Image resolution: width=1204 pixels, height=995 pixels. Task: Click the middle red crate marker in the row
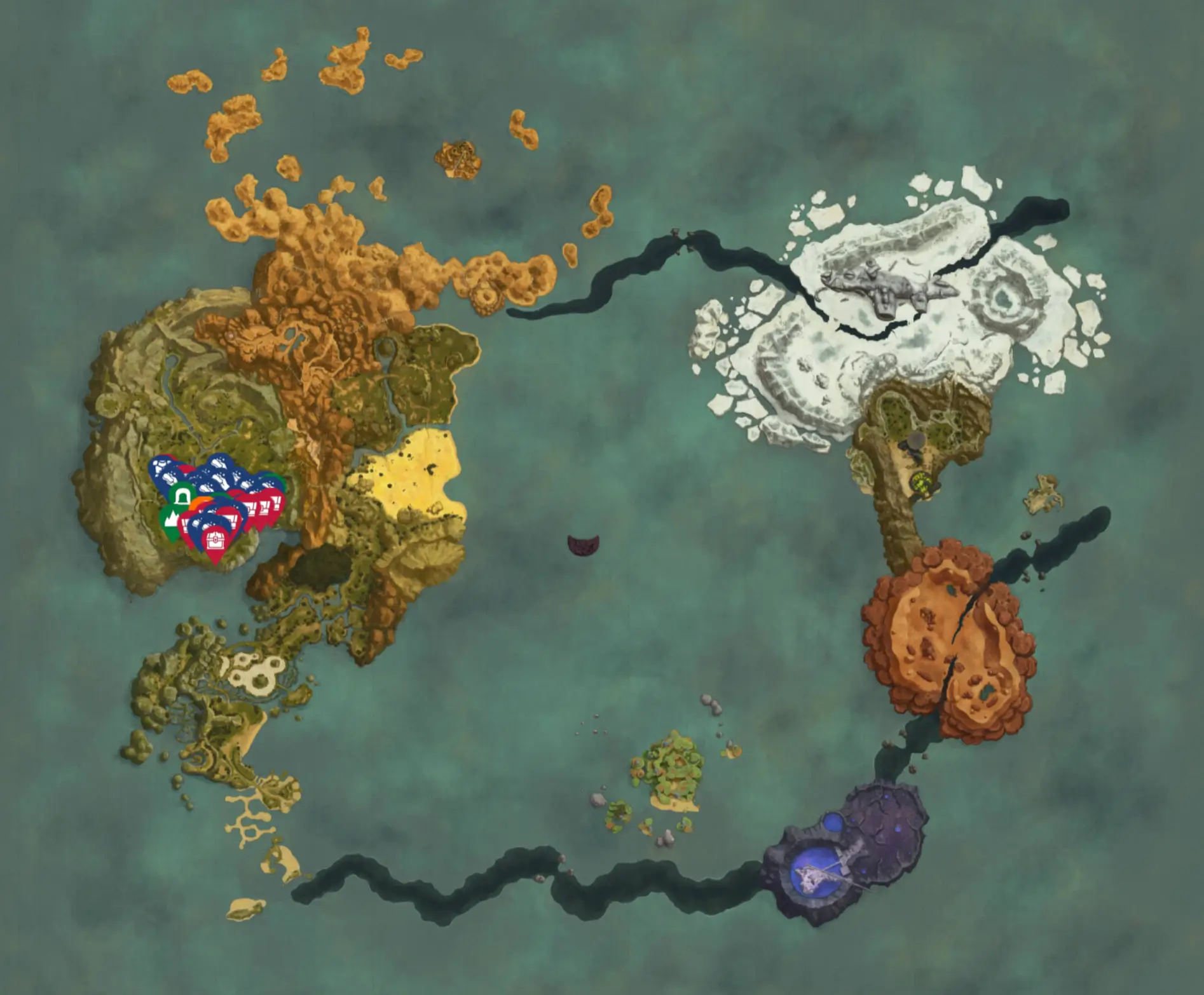point(264,506)
